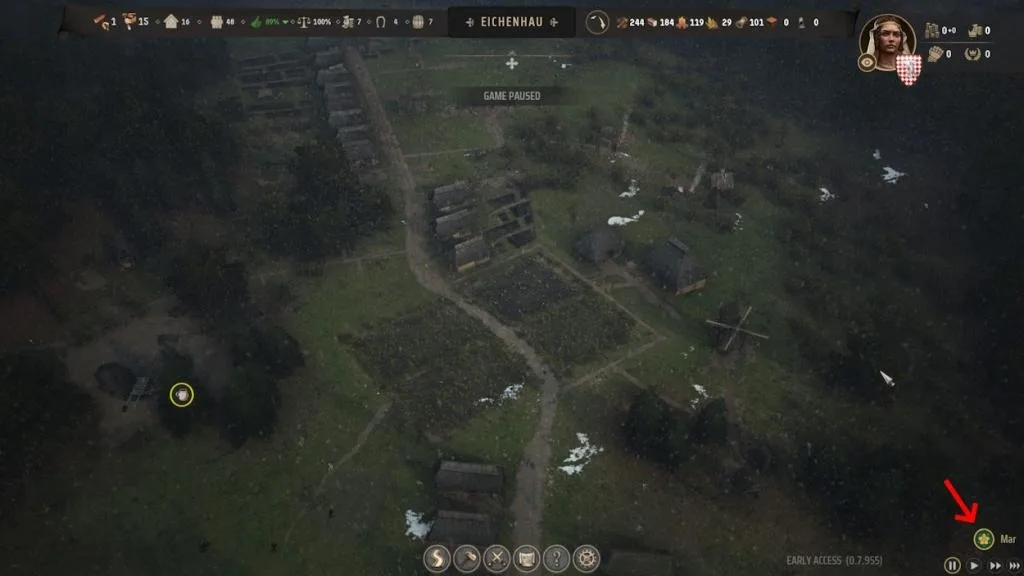Viewport: 1024px width, 576px height.
Task: Click the red-and-white checkered coat of arms
Action: point(908,69)
